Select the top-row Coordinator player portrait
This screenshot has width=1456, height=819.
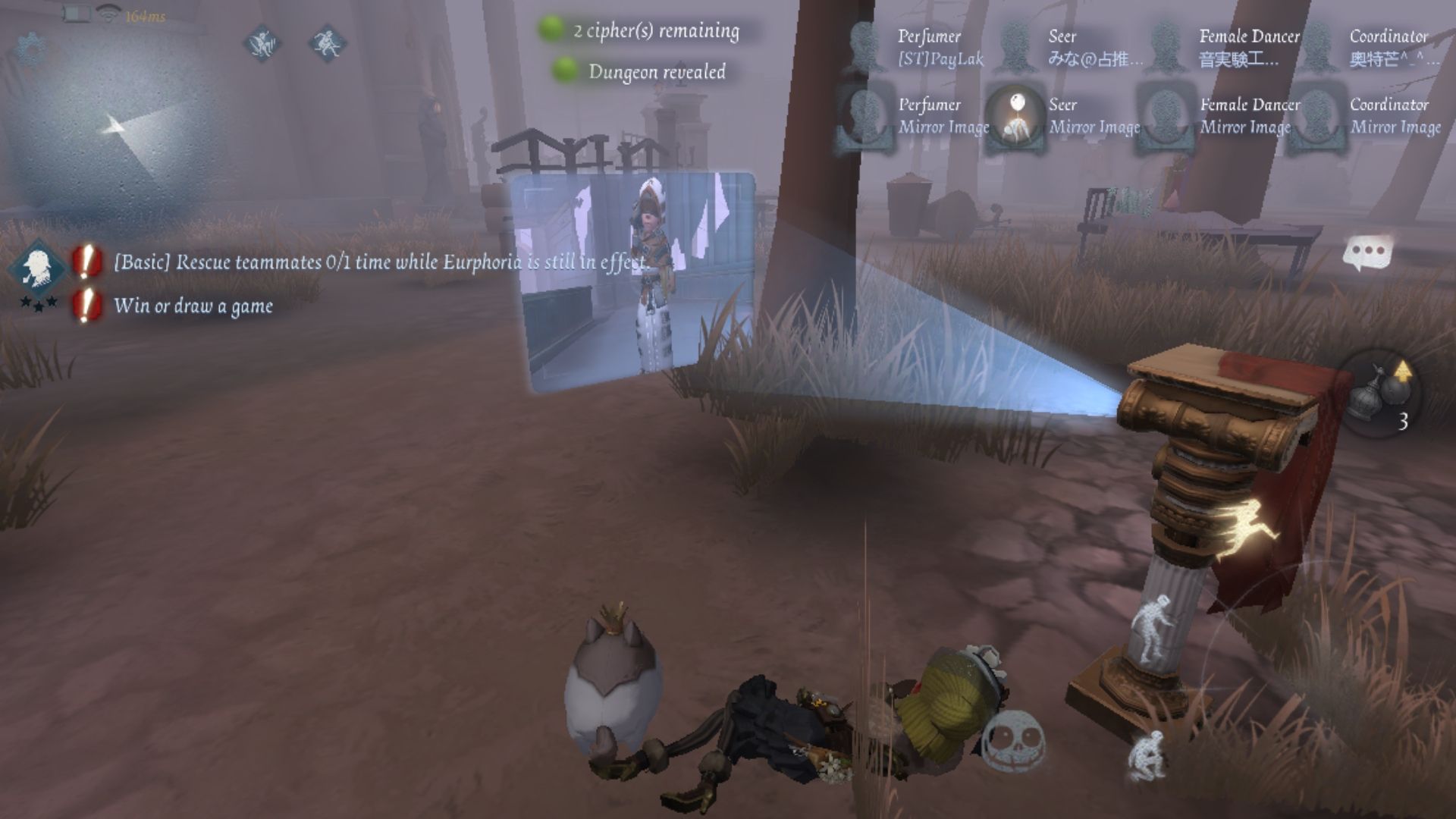coord(1317,47)
